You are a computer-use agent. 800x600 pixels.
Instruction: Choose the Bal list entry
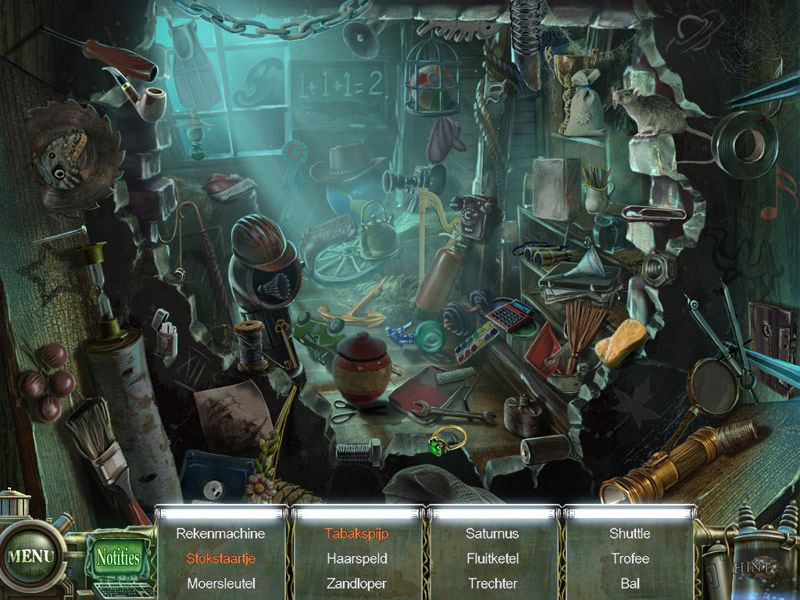pos(630,583)
